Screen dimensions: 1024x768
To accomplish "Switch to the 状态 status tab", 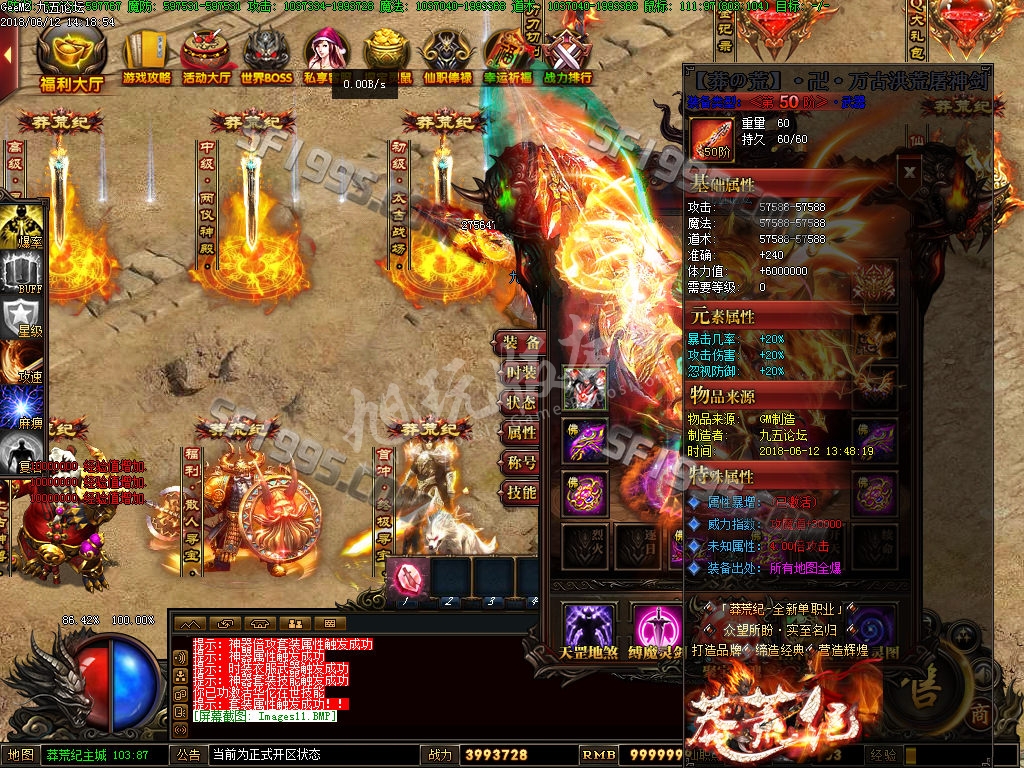I will 520,403.
